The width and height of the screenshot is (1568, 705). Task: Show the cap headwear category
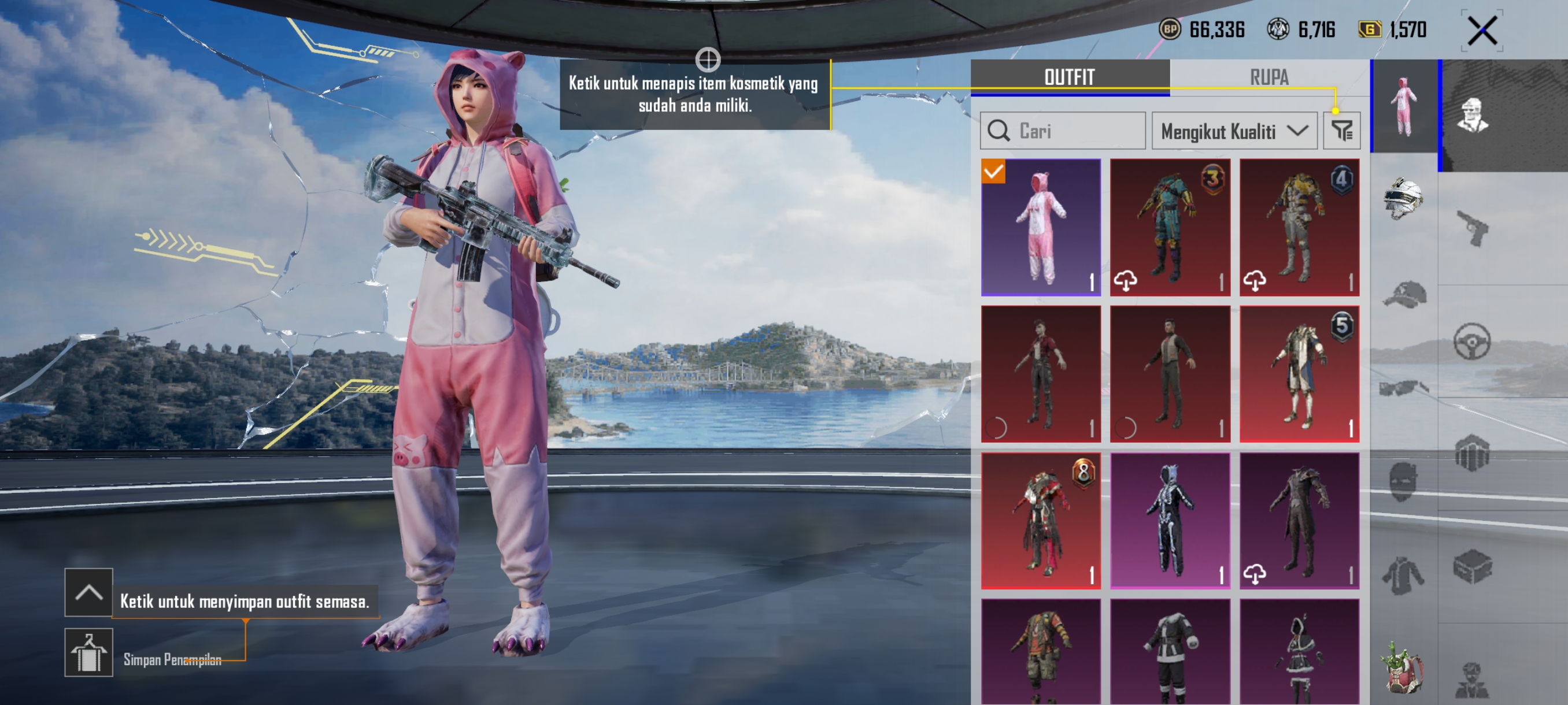pos(1403,295)
